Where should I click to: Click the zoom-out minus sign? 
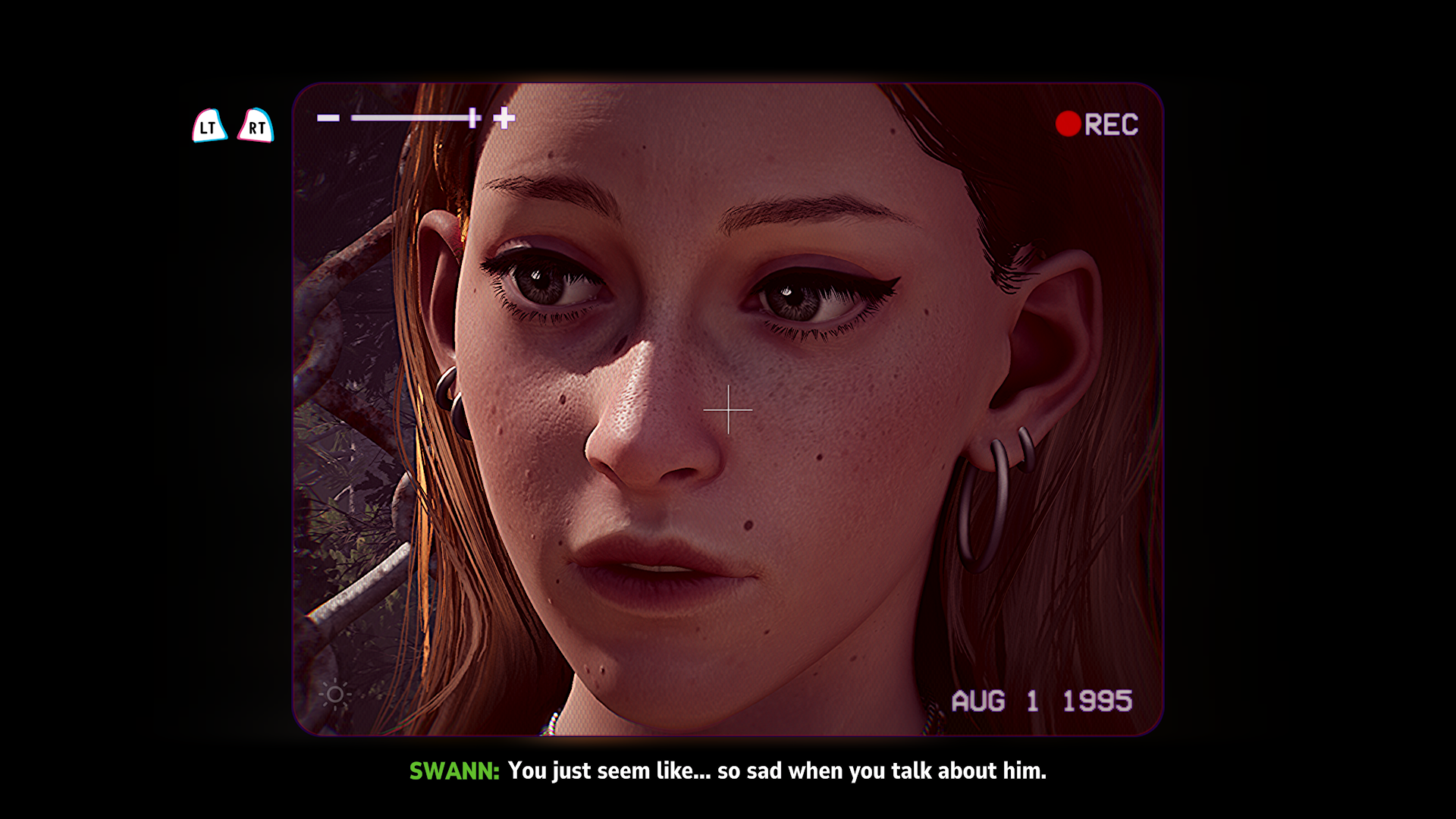click(328, 118)
